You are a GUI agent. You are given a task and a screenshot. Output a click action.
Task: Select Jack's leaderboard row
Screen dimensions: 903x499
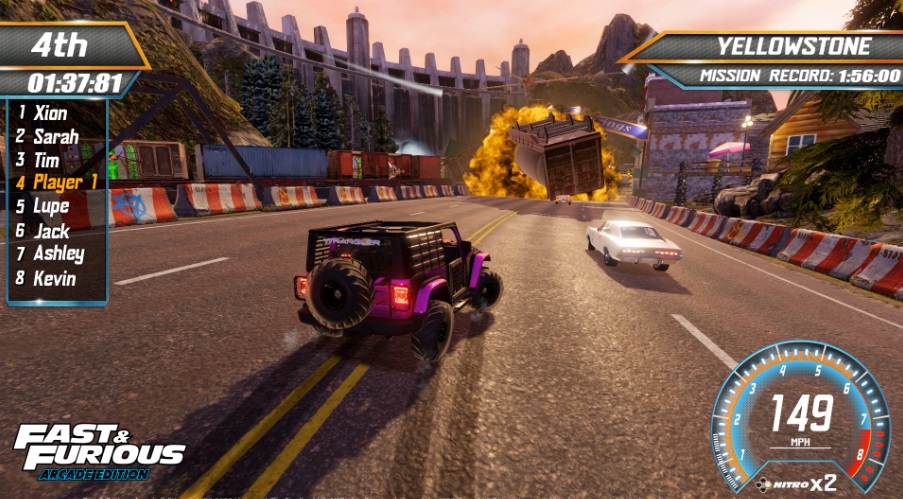(x=51, y=230)
